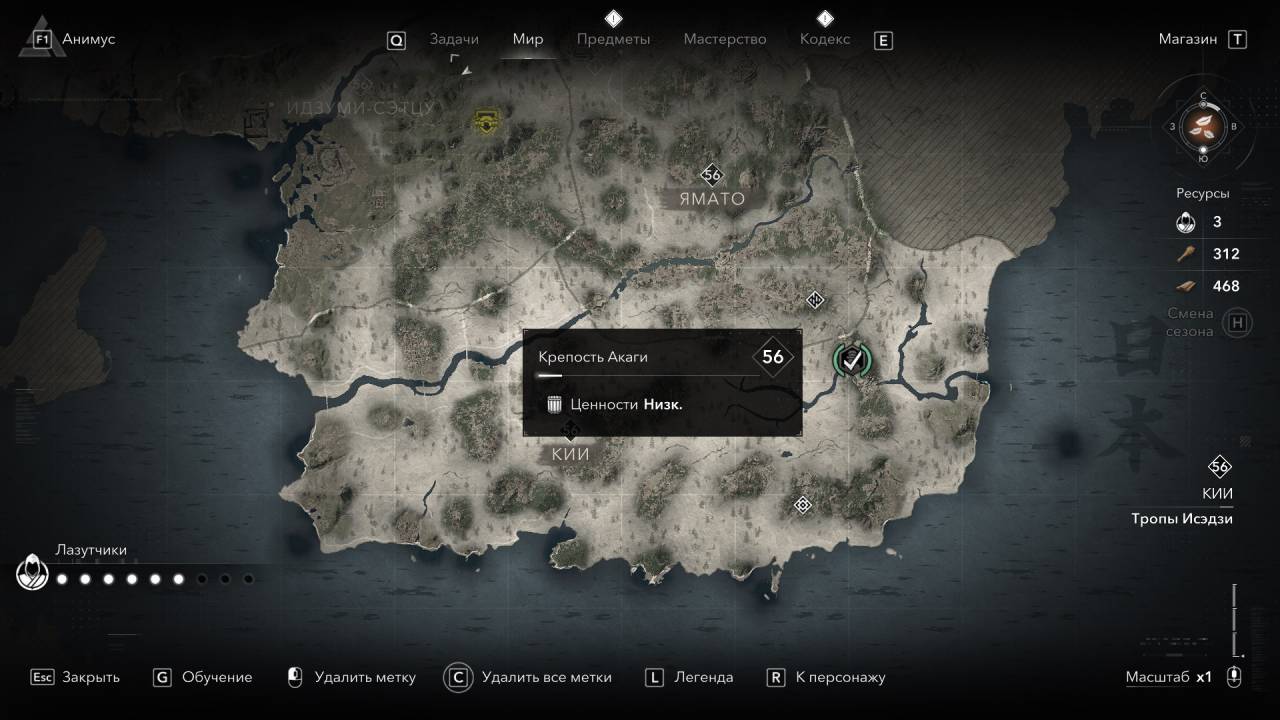Select the yellow marker near Идзуми-Сэтцу
This screenshot has width=1280, height=720.
(487, 122)
